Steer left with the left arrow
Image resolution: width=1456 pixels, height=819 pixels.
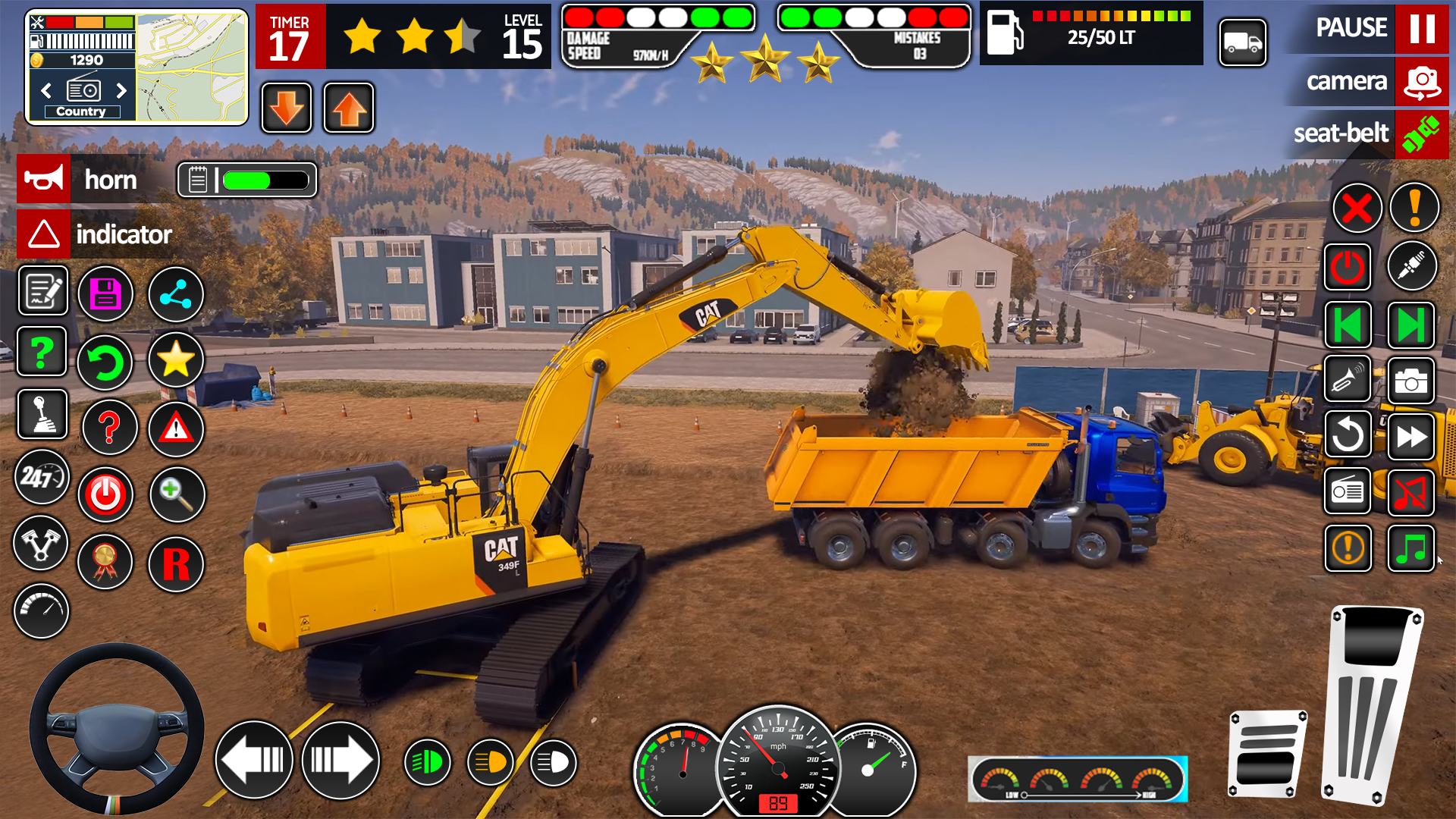coord(254,760)
